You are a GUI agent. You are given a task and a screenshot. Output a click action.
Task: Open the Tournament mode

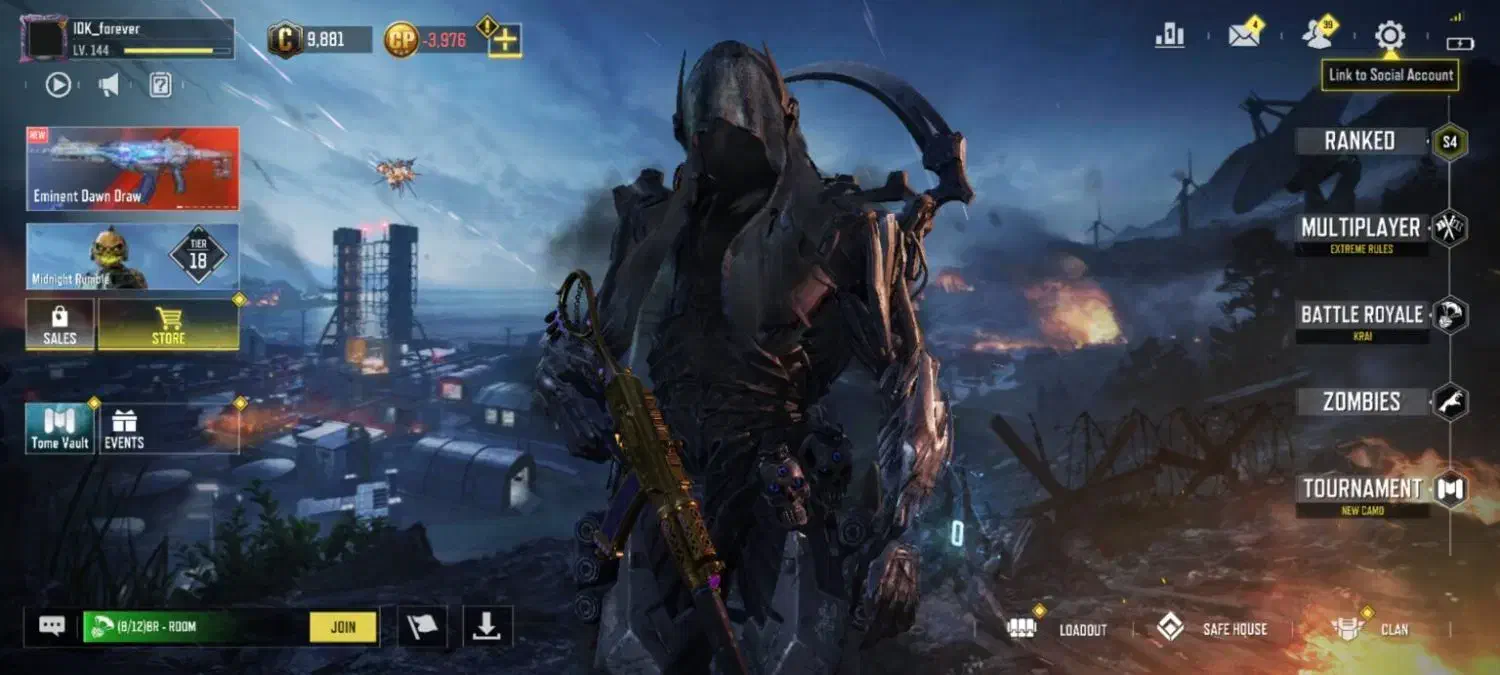tap(1361, 489)
